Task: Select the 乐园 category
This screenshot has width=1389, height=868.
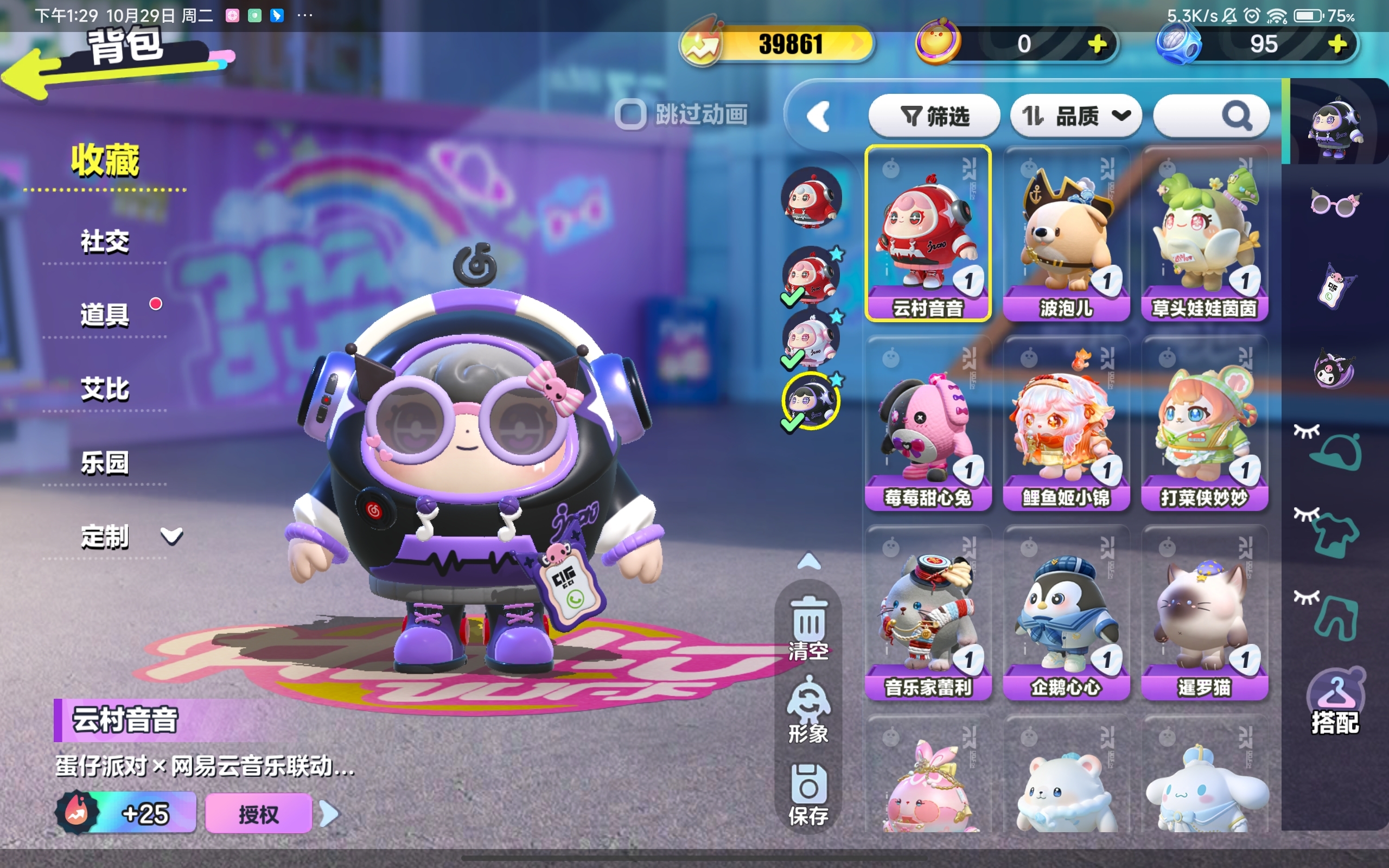Action: (105, 463)
